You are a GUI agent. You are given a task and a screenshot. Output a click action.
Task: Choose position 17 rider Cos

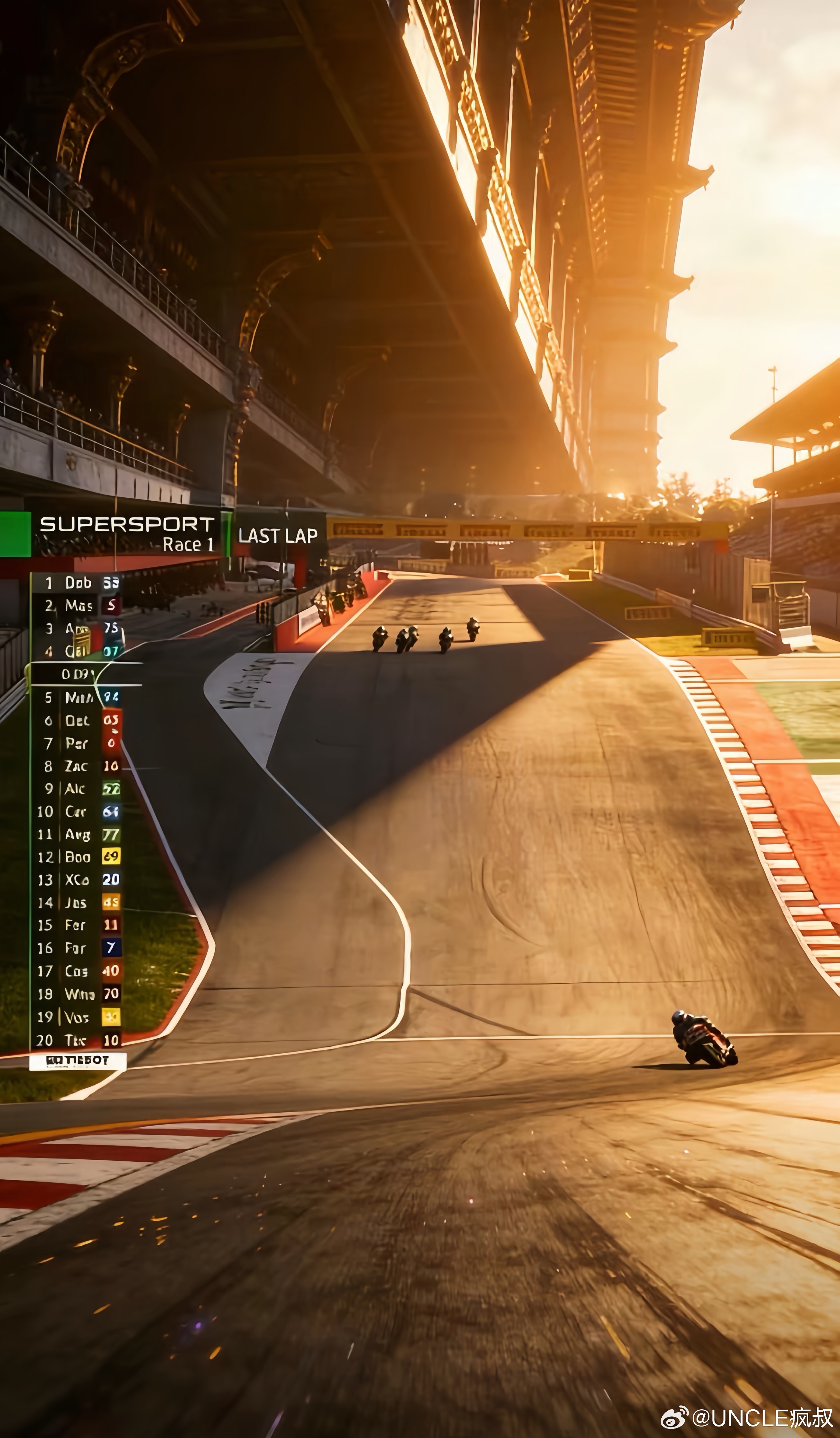[x=76, y=971]
